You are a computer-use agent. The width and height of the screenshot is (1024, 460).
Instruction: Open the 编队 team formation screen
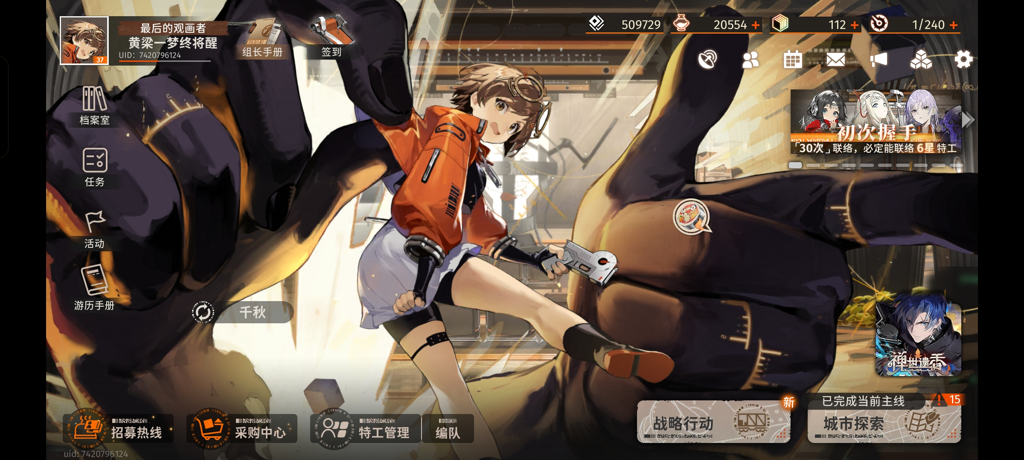(448, 430)
